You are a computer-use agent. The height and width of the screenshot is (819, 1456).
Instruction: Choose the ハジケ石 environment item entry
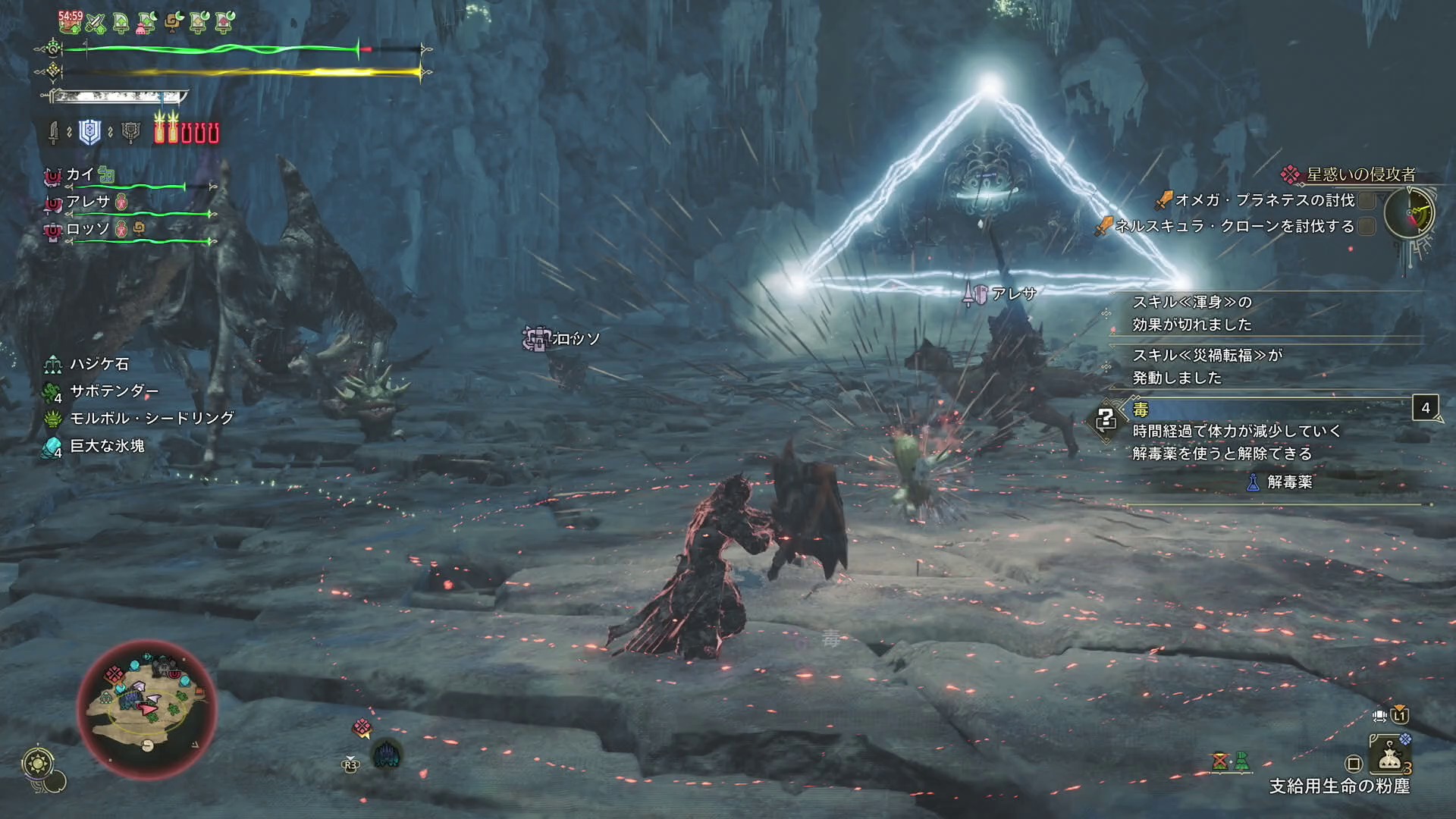[x=99, y=364]
